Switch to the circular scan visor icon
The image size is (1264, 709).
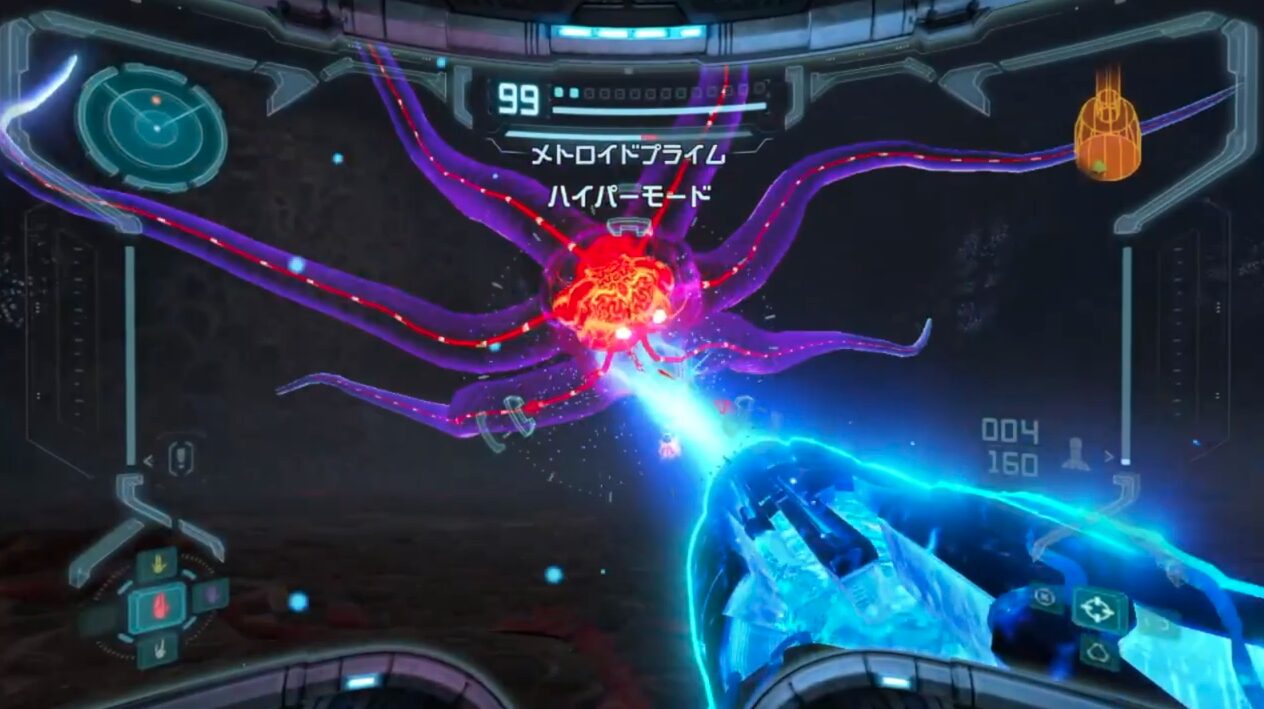[x=1045, y=598]
